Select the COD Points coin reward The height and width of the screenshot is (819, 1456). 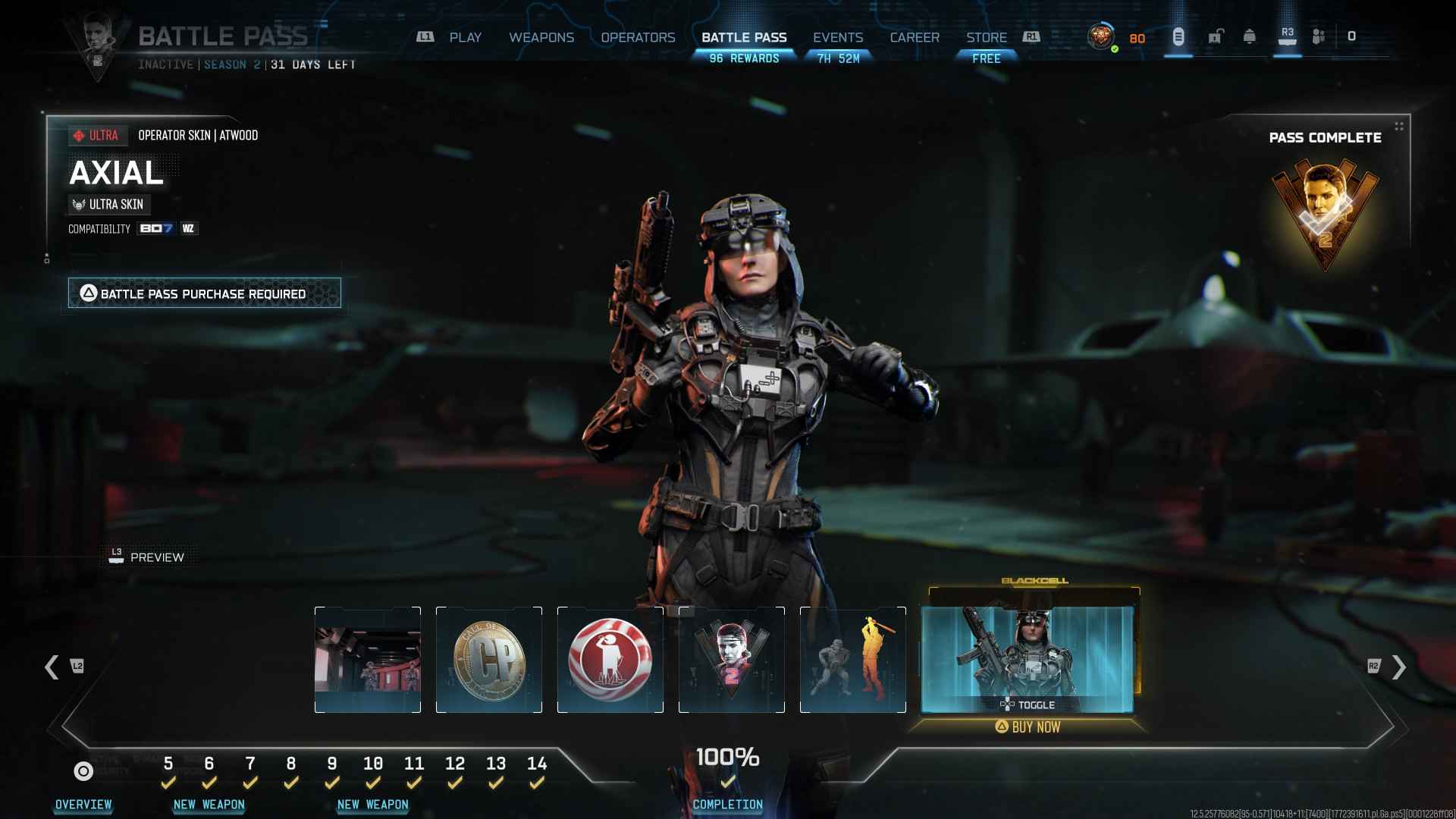489,660
